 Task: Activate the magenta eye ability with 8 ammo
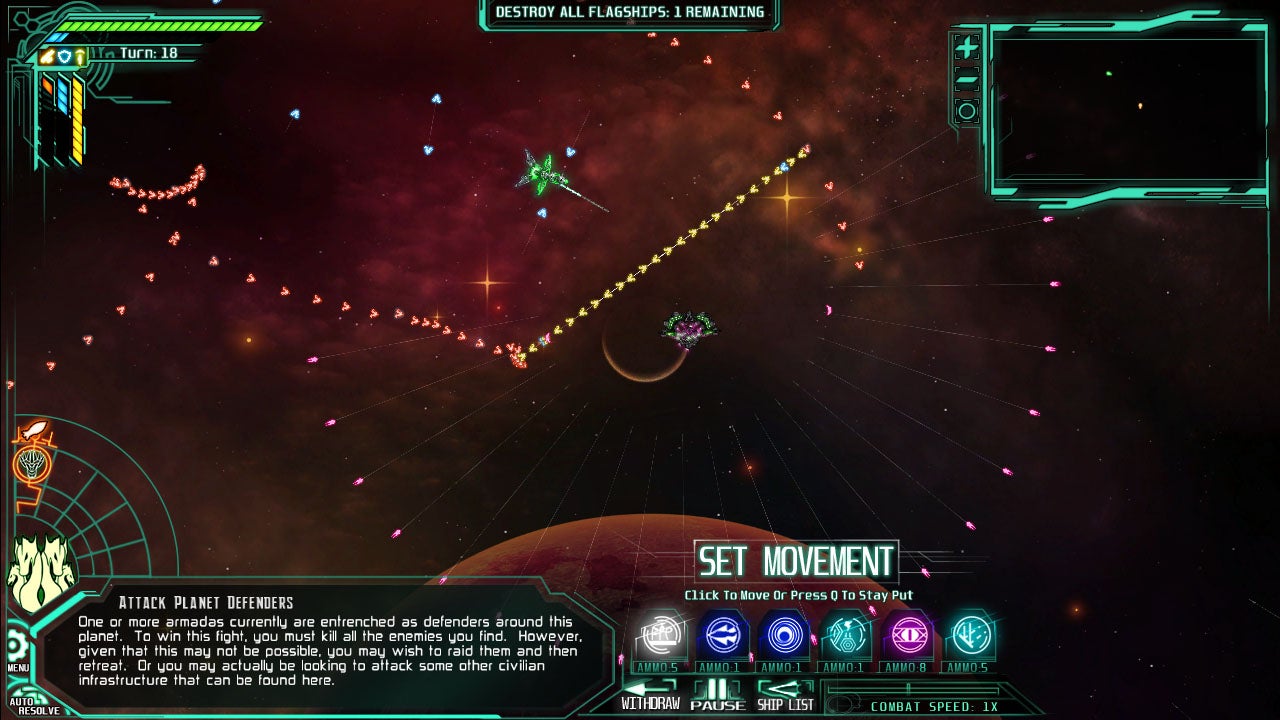(x=908, y=636)
